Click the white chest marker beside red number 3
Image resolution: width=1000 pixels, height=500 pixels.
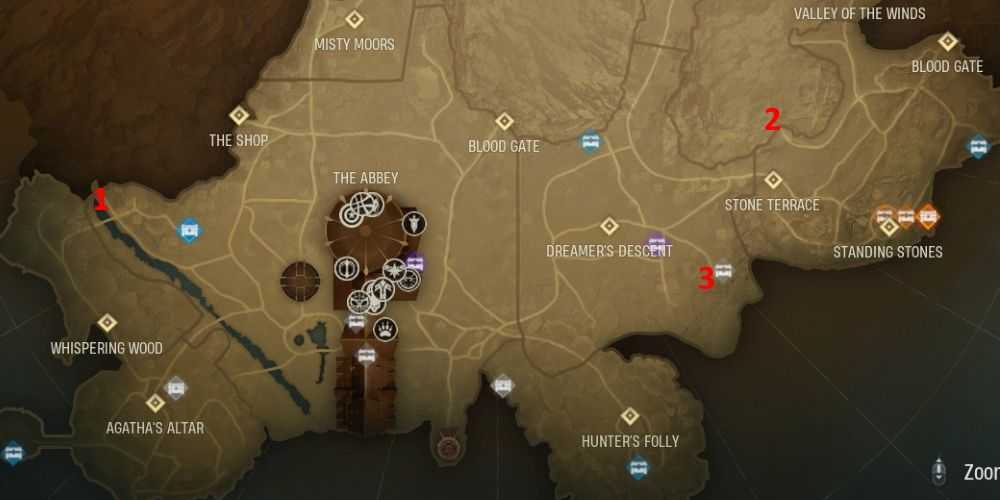[x=724, y=270]
